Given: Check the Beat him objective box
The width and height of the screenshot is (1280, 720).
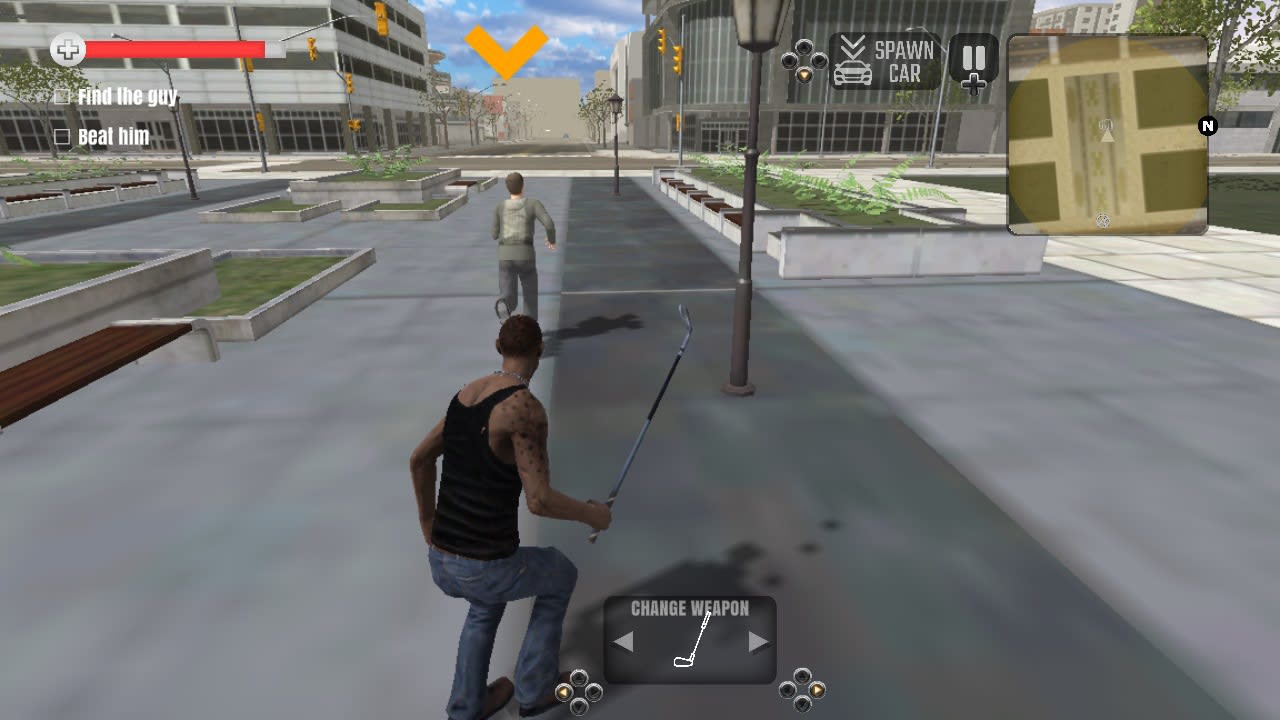Looking at the screenshot, I should tap(62, 137).
